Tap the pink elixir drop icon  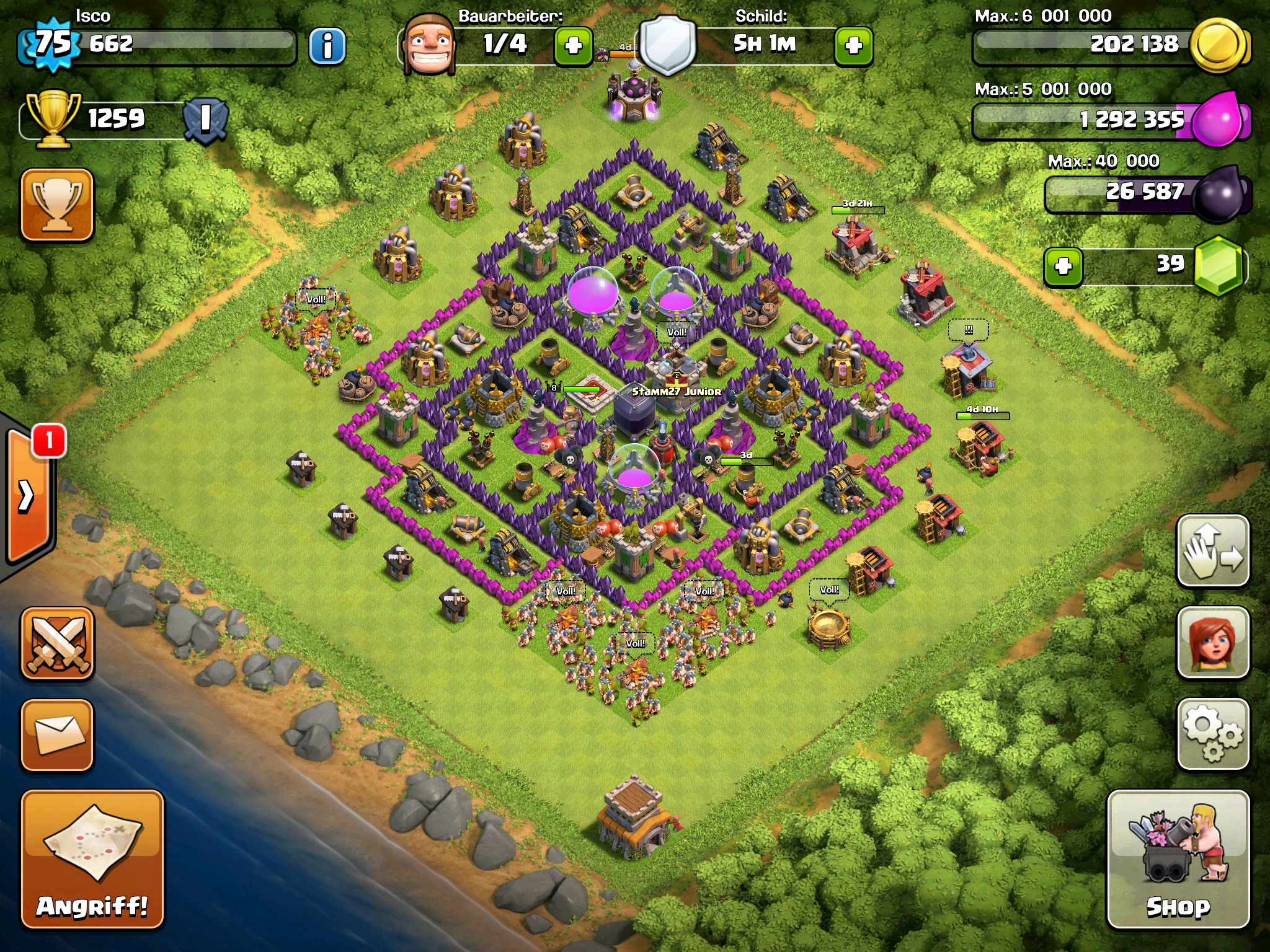[x=1217, y=119]
